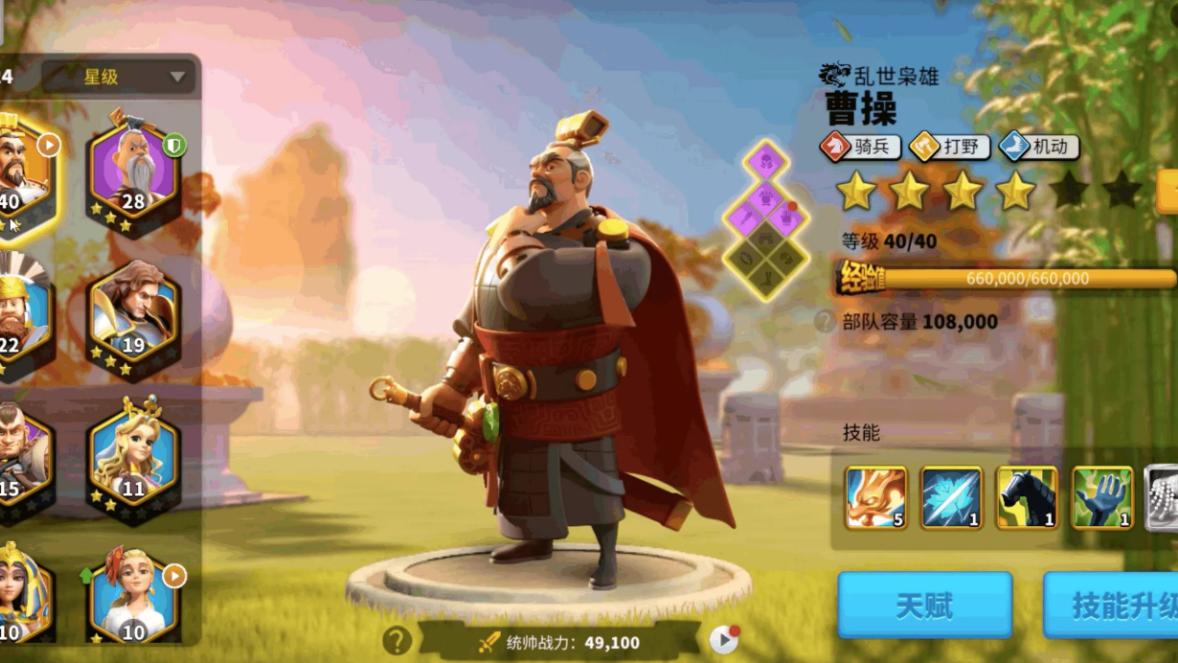Choose the level 10 red-flower girl commander
This screenshot has height=663, width=1178.
pos(134,598)
